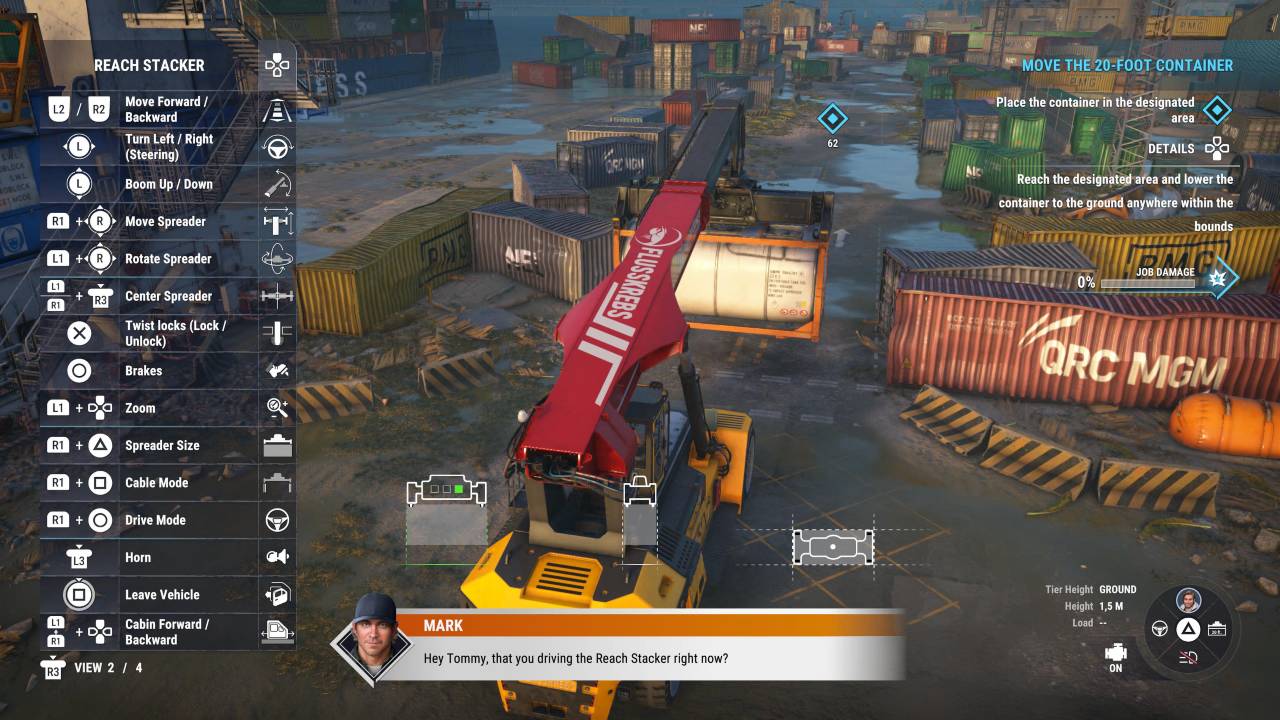Click the job damage burst icon
The width and height of the screenshot is (1280, 720).
click(1218, 278)
